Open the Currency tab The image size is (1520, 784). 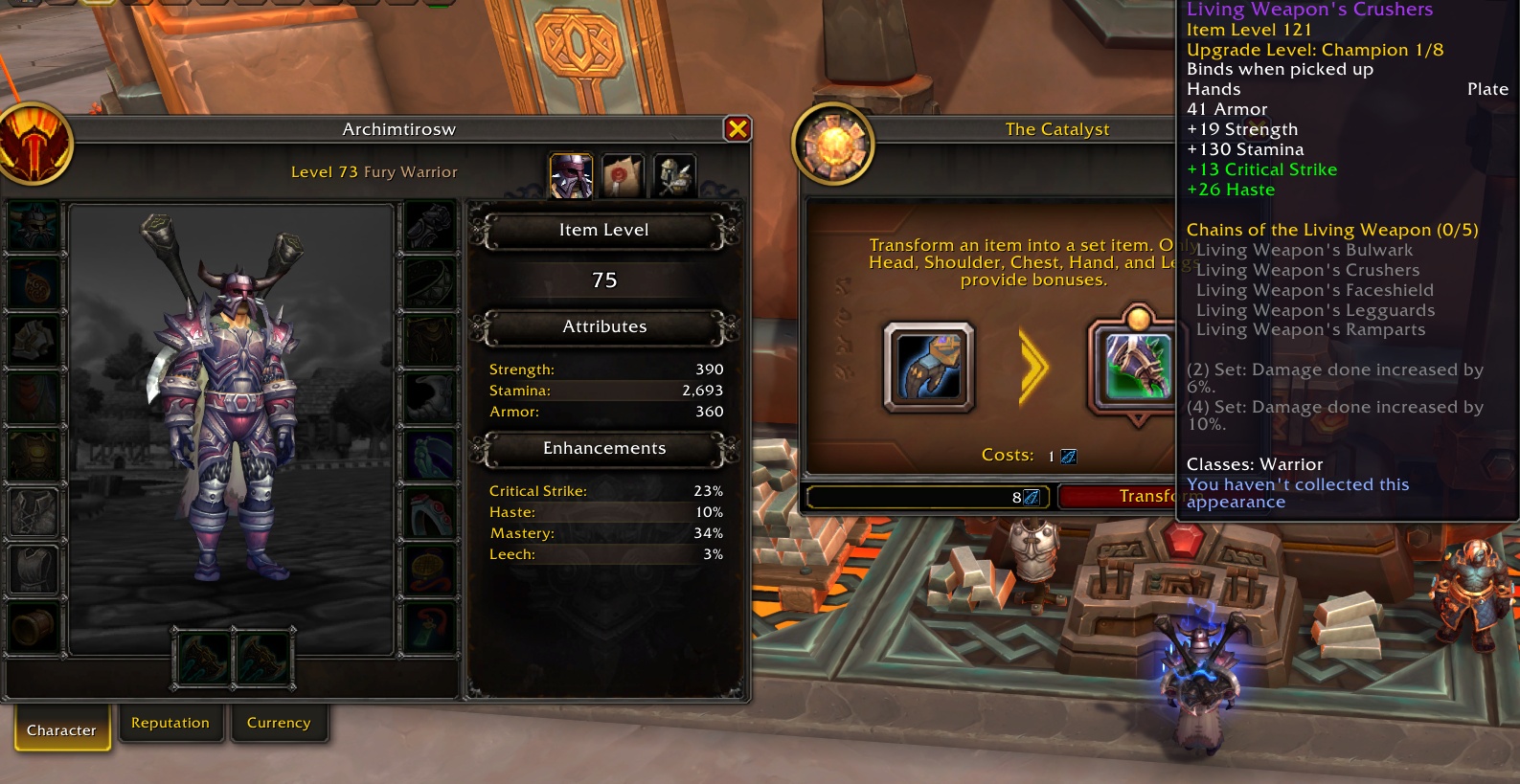pos(279,724)
